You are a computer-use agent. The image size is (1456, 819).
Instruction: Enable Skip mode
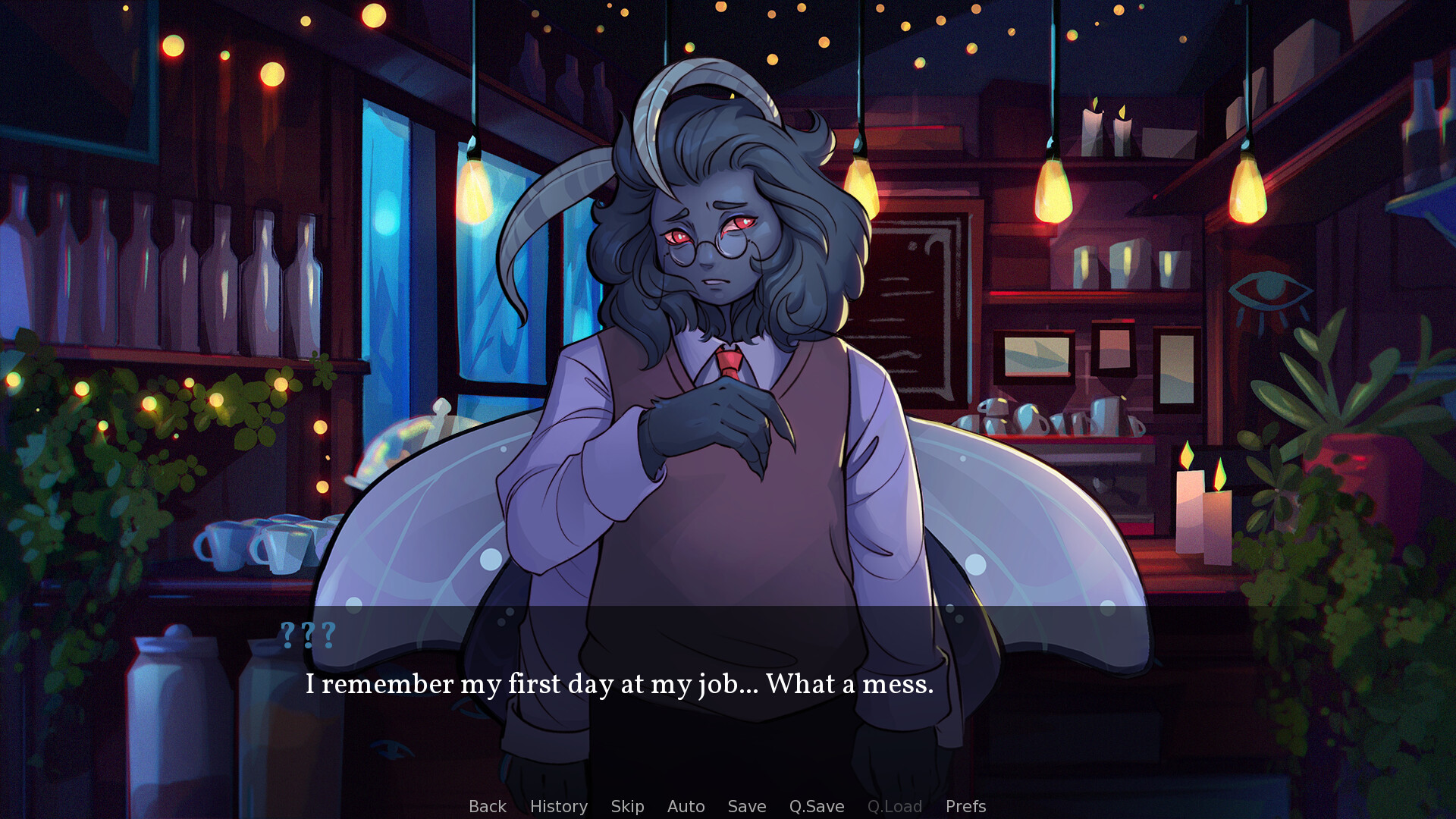(x=627, y=806)
